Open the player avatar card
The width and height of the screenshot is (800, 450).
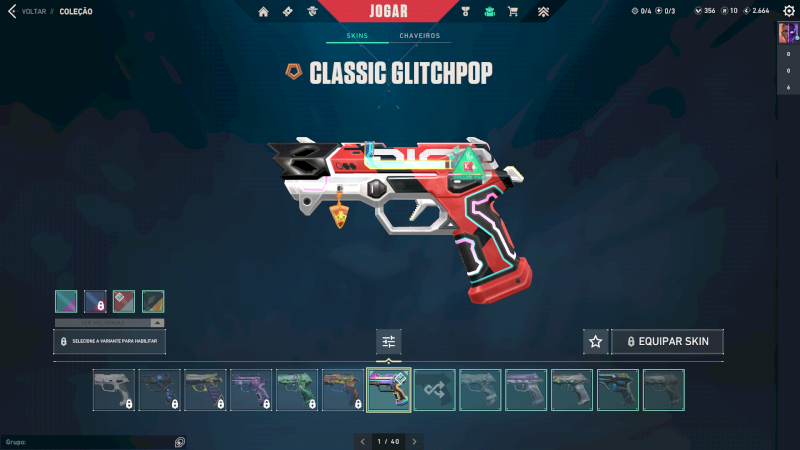point(787,33)
